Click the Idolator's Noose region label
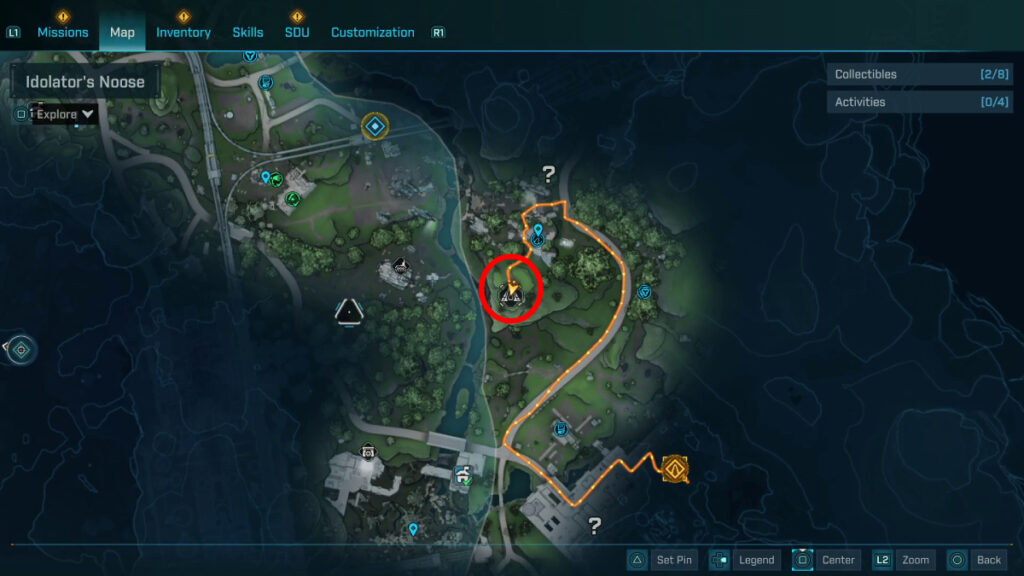The height and width of the screenshot is (576, 1024). pyautogui.click(x=85, y=82)
